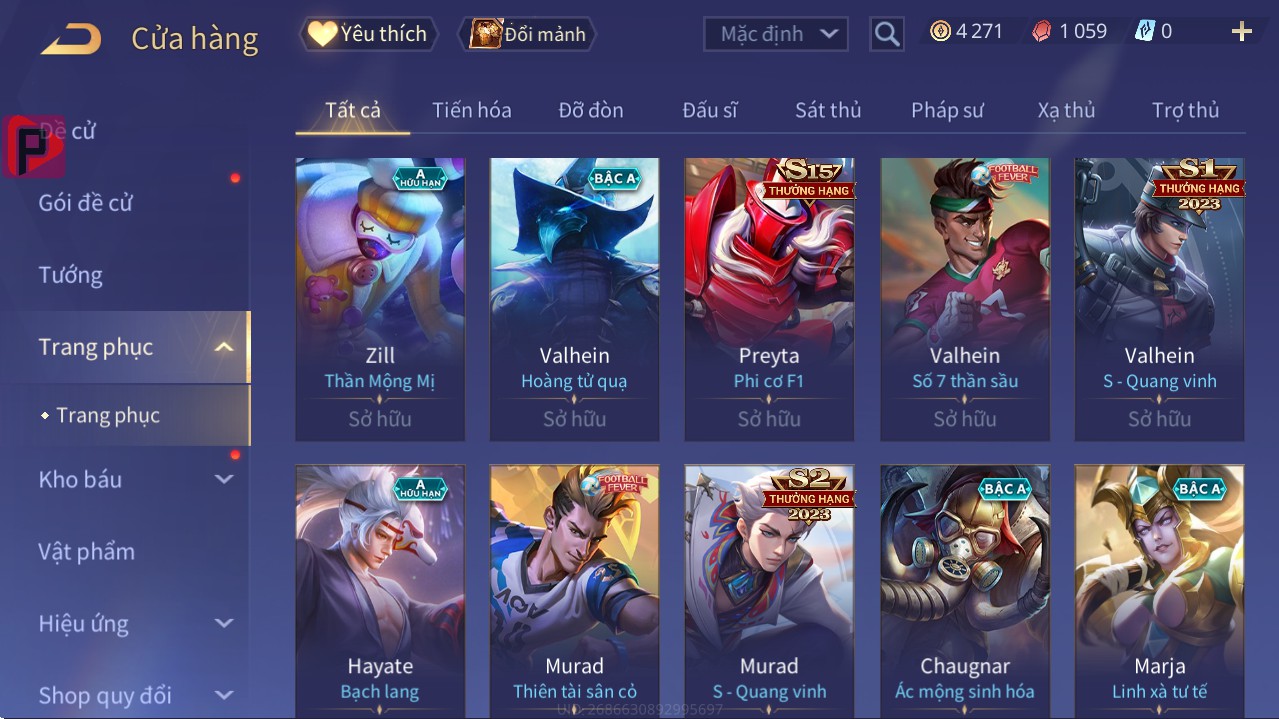Go to the Tướng shop section
Screen dimensions: 1279x719
(x=71, y=275)
